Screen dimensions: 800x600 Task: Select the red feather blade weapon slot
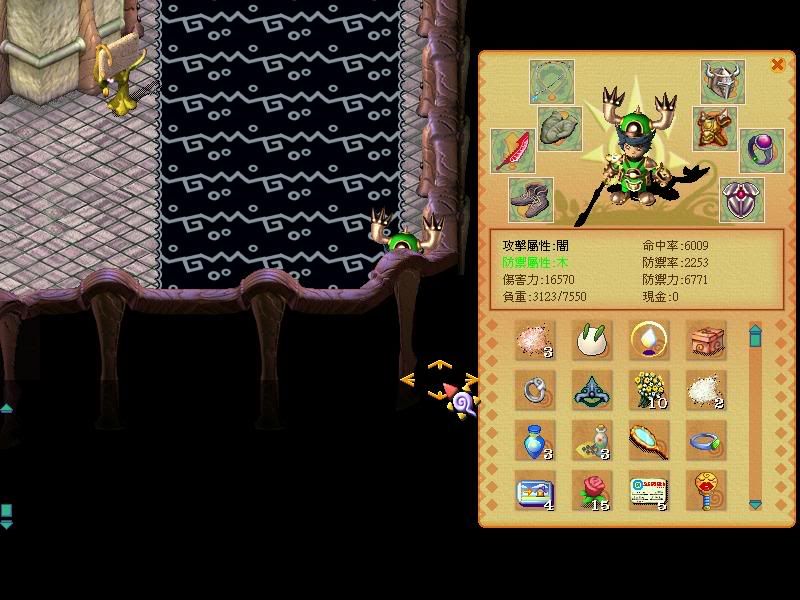tap(513, 150)
